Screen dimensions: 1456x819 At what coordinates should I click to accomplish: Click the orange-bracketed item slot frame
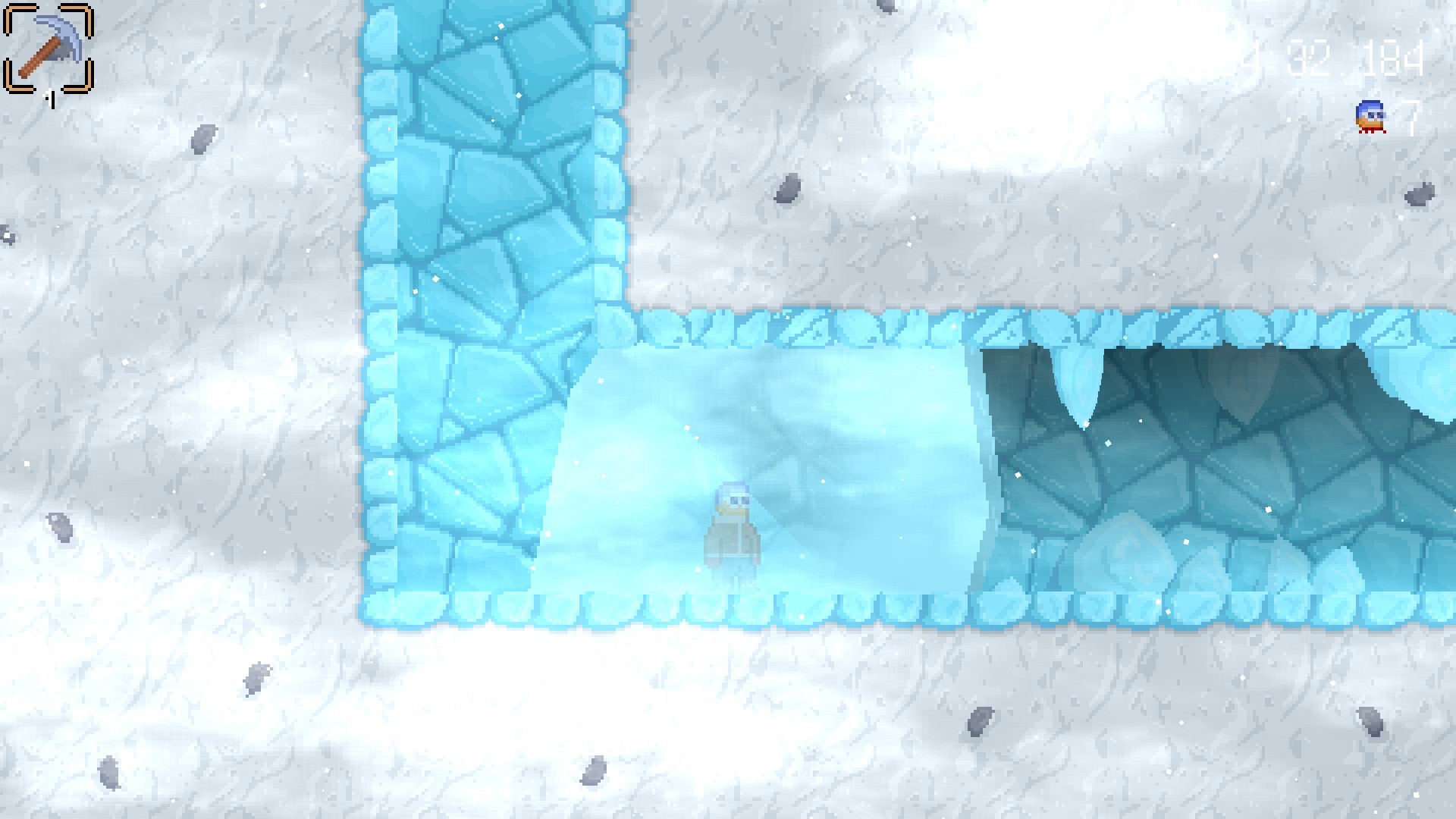pyautogui.click(x=49, y=49)
